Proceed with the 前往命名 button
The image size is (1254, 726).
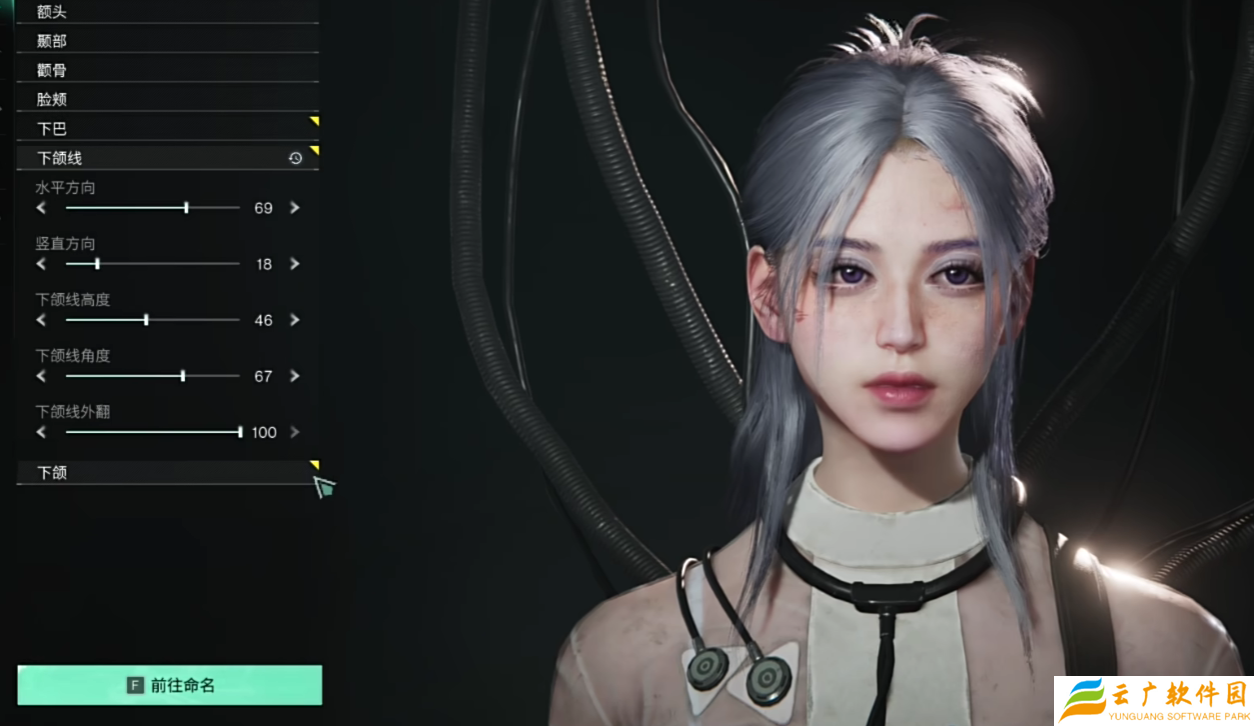click(x=170, y=685)
